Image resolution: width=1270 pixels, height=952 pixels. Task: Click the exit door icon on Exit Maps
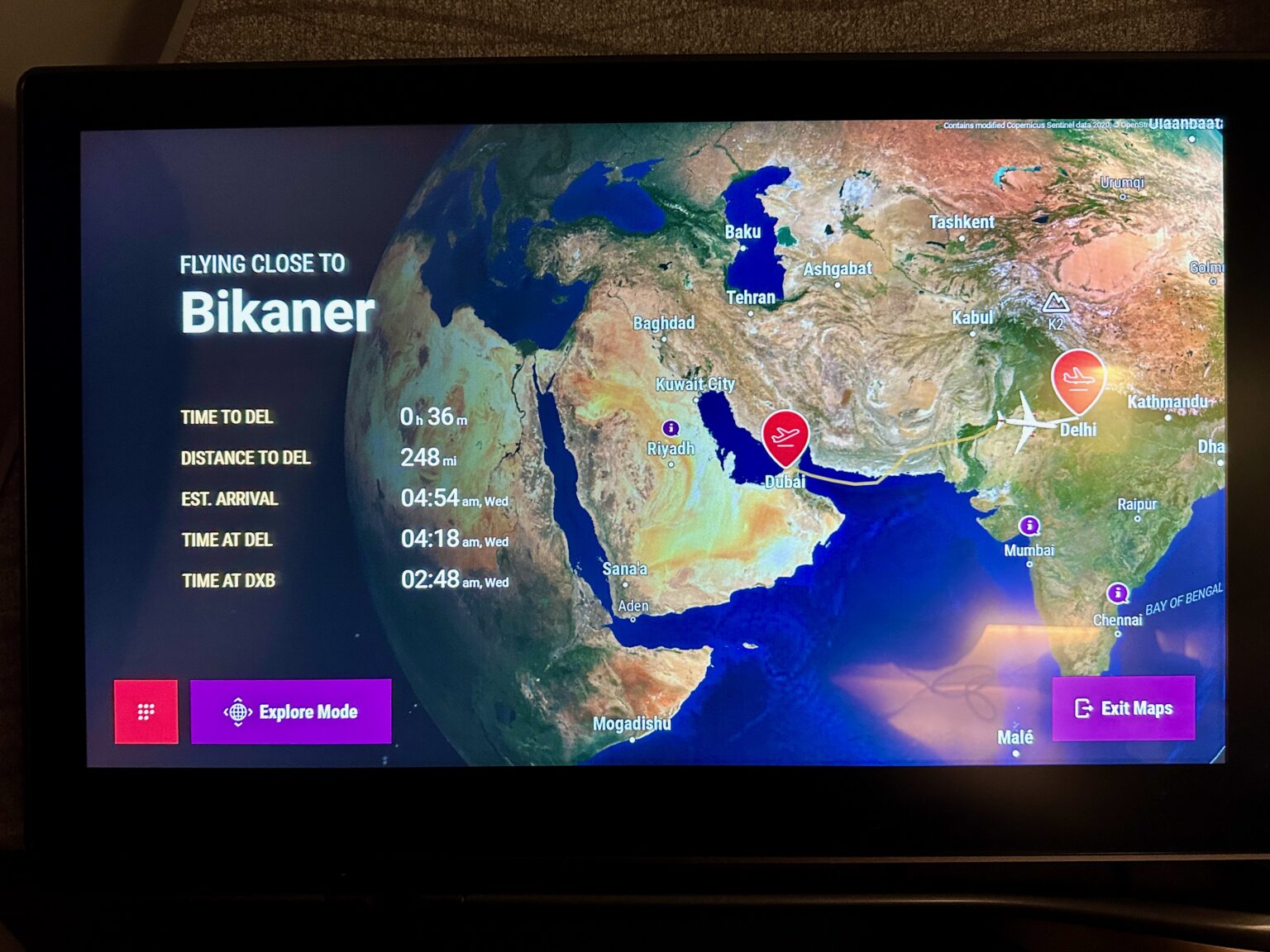coord(1083,707)
